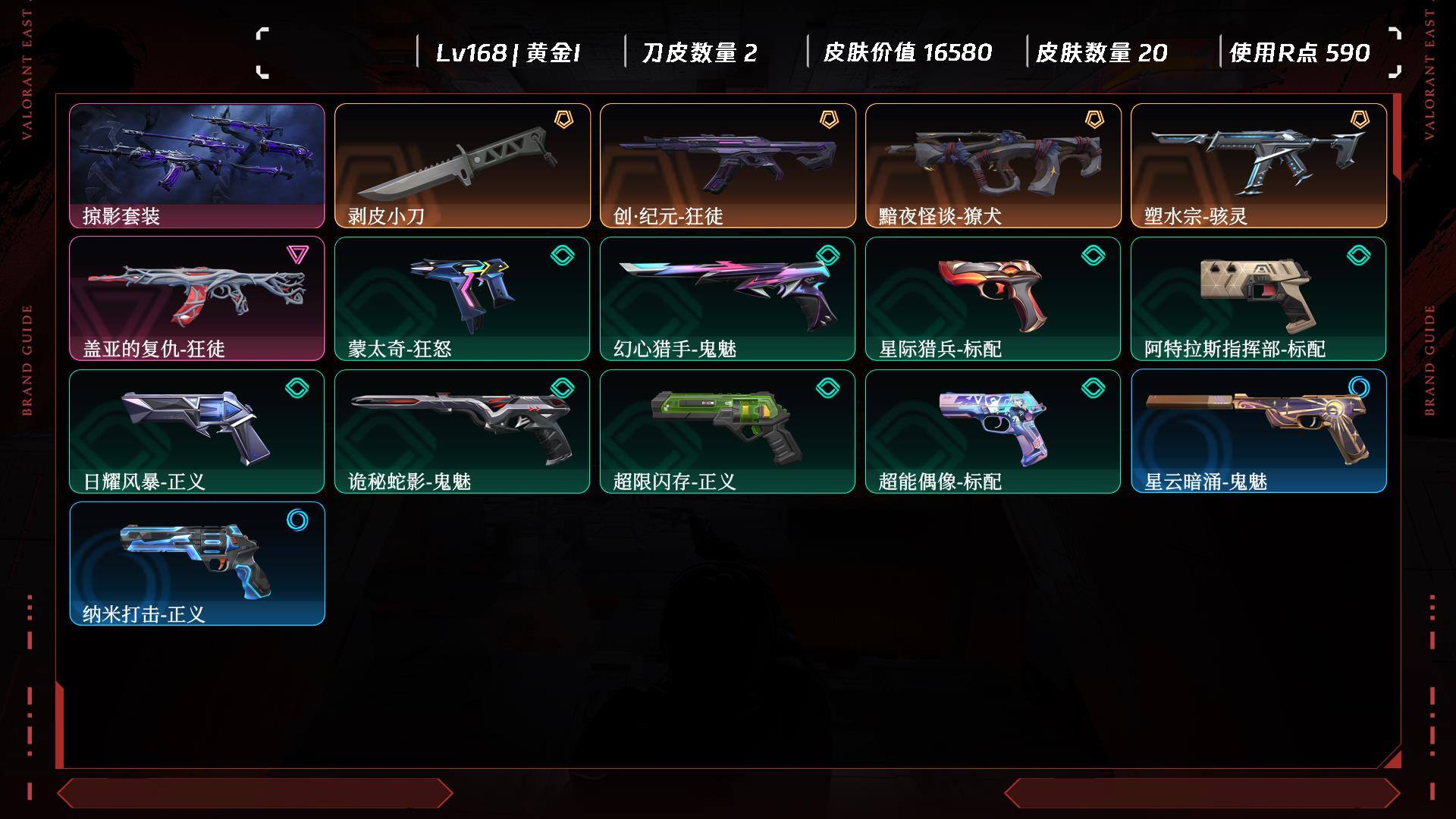Select the 掠影套装 bundle card
This screenshot has height=819, width=1456.
pyautogui.click(x=197, y=165)
